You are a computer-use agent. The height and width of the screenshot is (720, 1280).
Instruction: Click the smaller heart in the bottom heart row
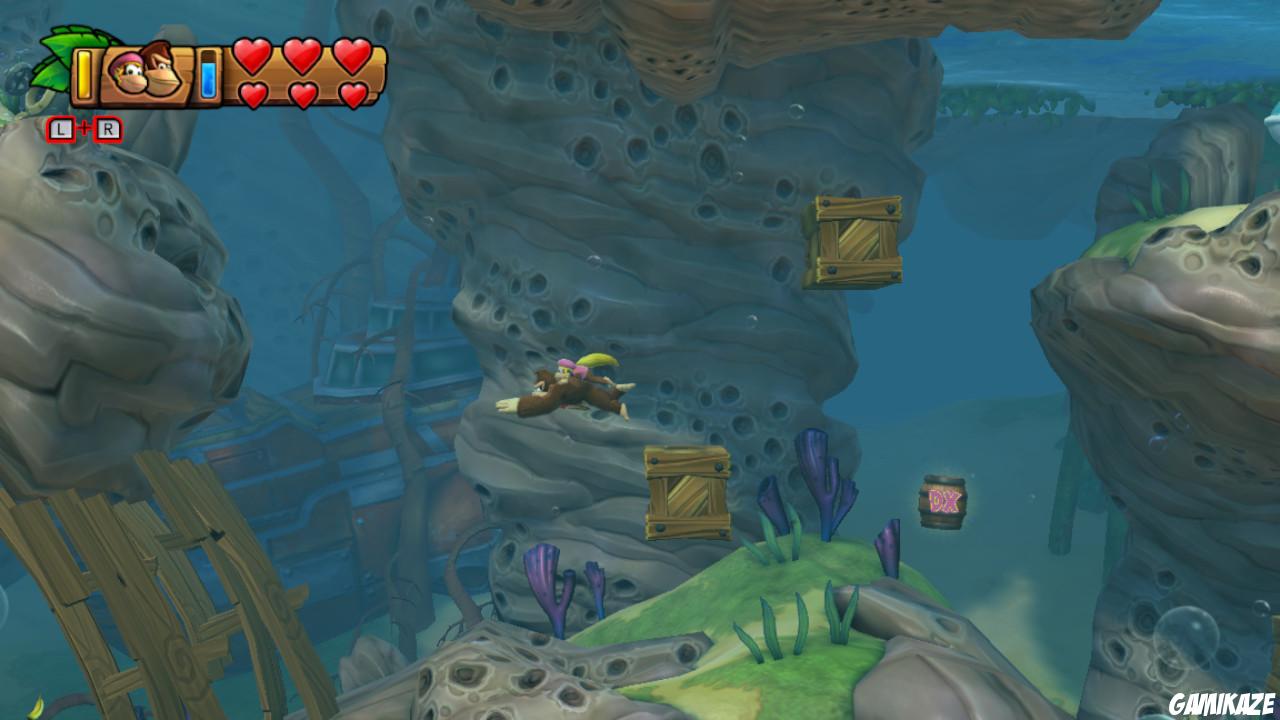click(255, 92)
